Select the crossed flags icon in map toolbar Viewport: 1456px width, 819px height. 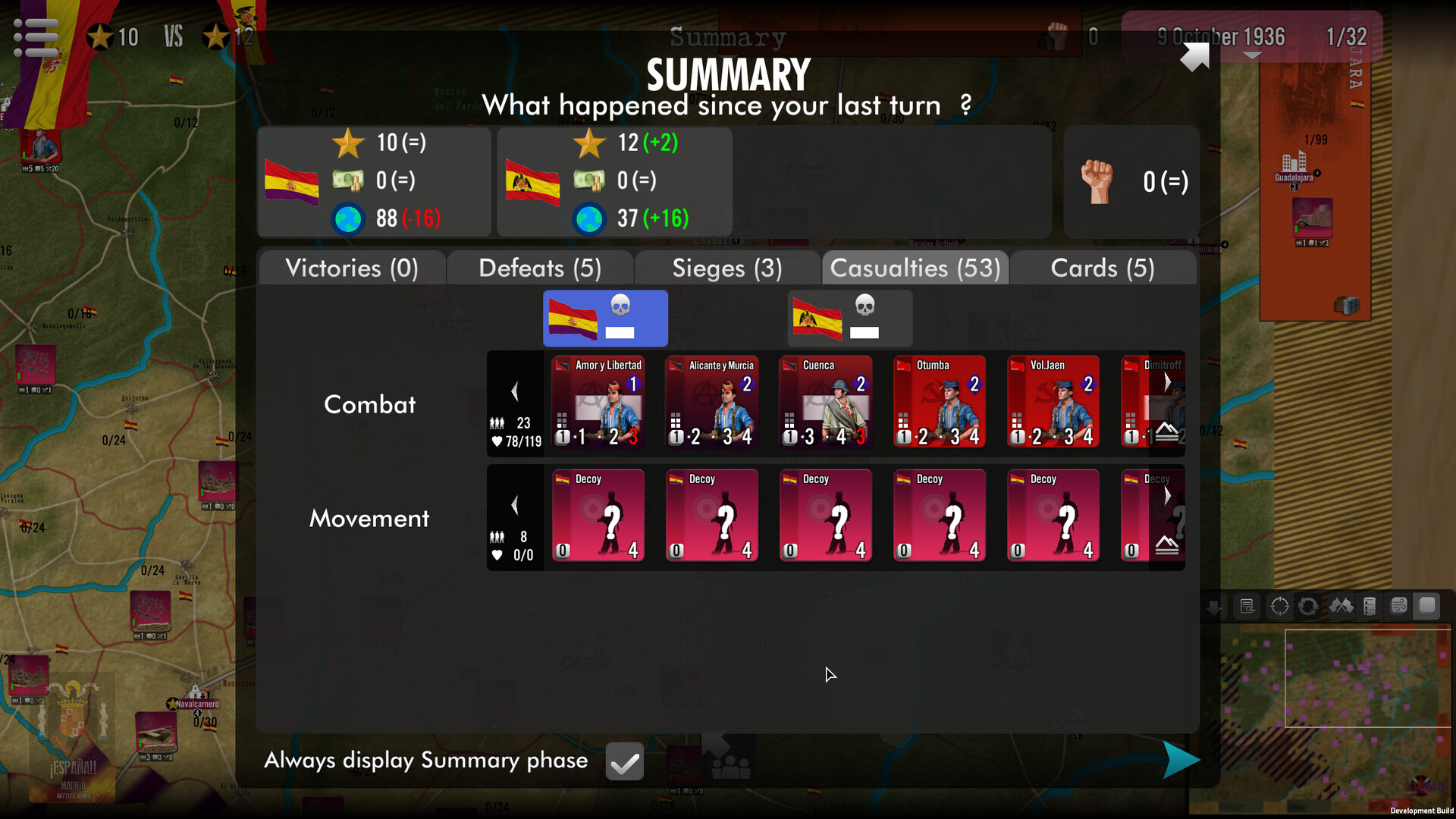click(1341, 605)
